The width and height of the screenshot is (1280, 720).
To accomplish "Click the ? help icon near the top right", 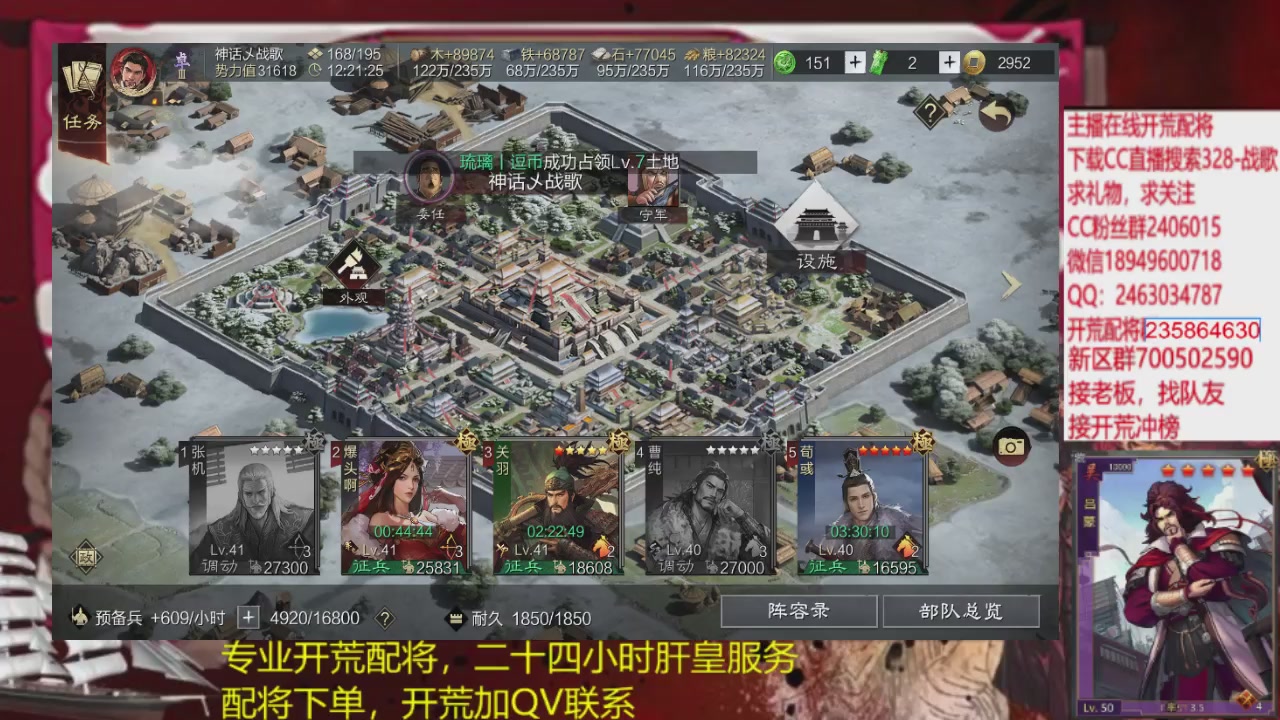I will pyautogui.click(x=930, y=112).
